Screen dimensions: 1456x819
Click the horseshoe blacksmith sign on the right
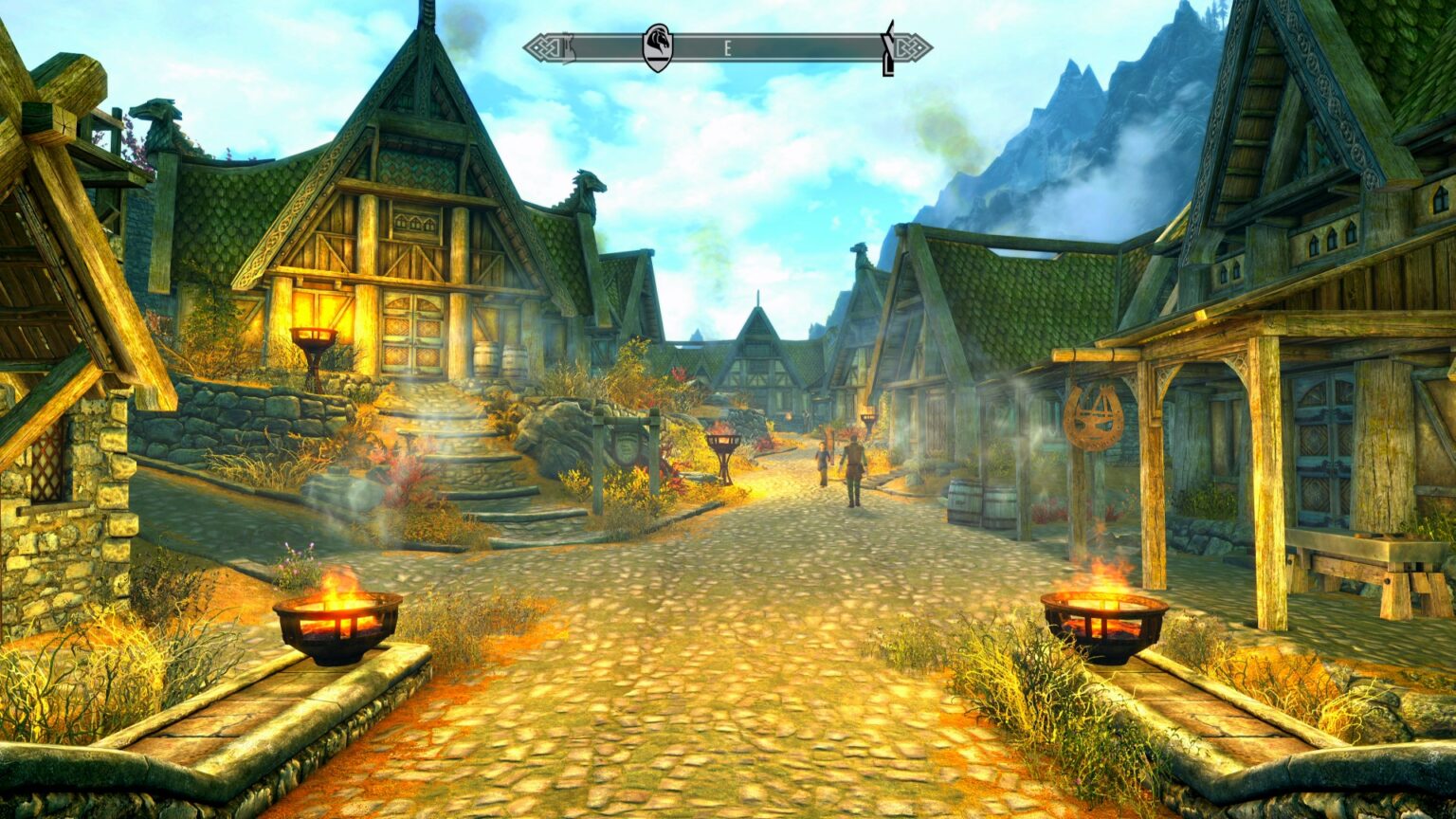(1091, 417)
